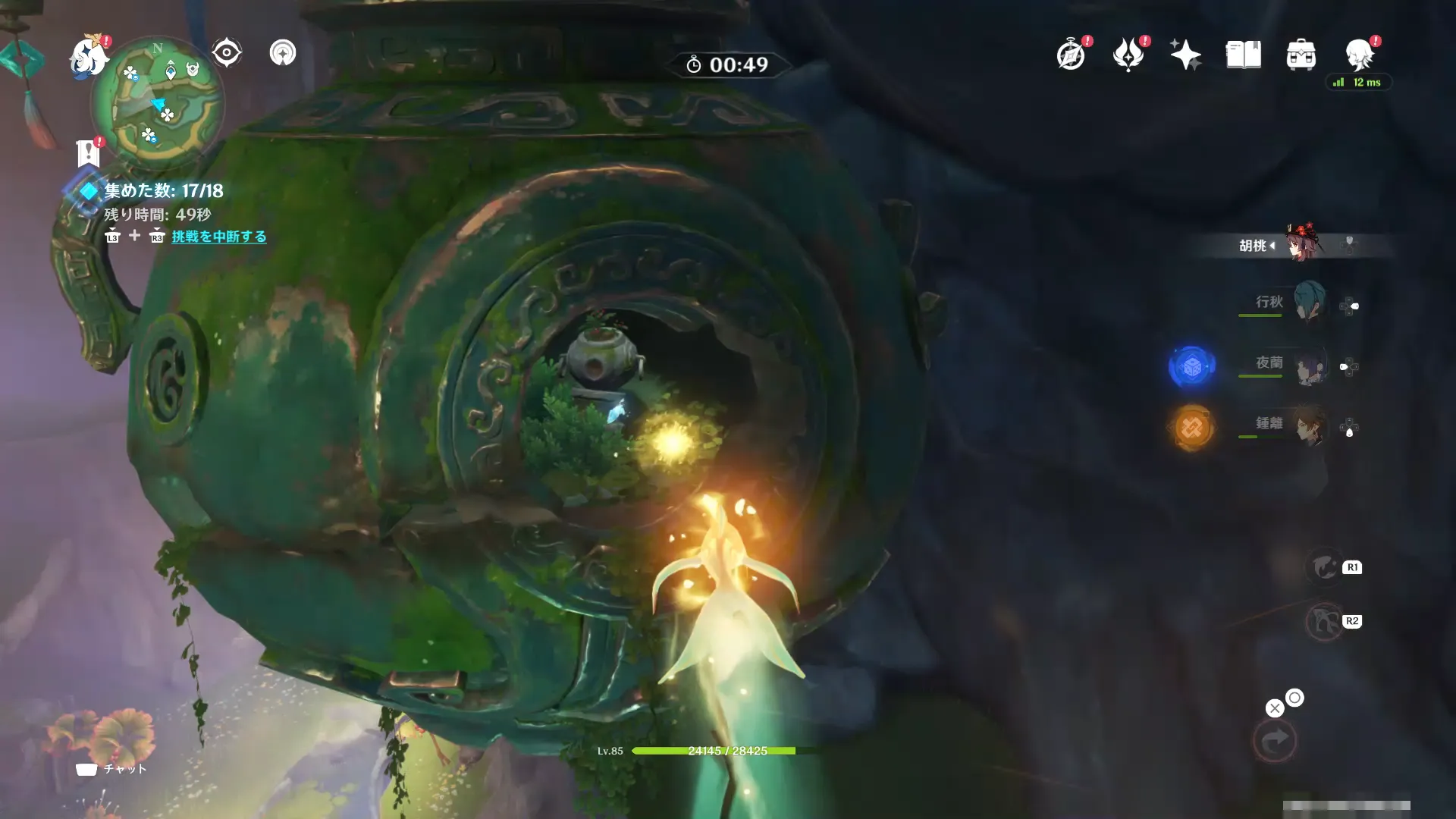
Task: Open the チャット chat box
Action: pyautogui.click(x=111, y=769)
